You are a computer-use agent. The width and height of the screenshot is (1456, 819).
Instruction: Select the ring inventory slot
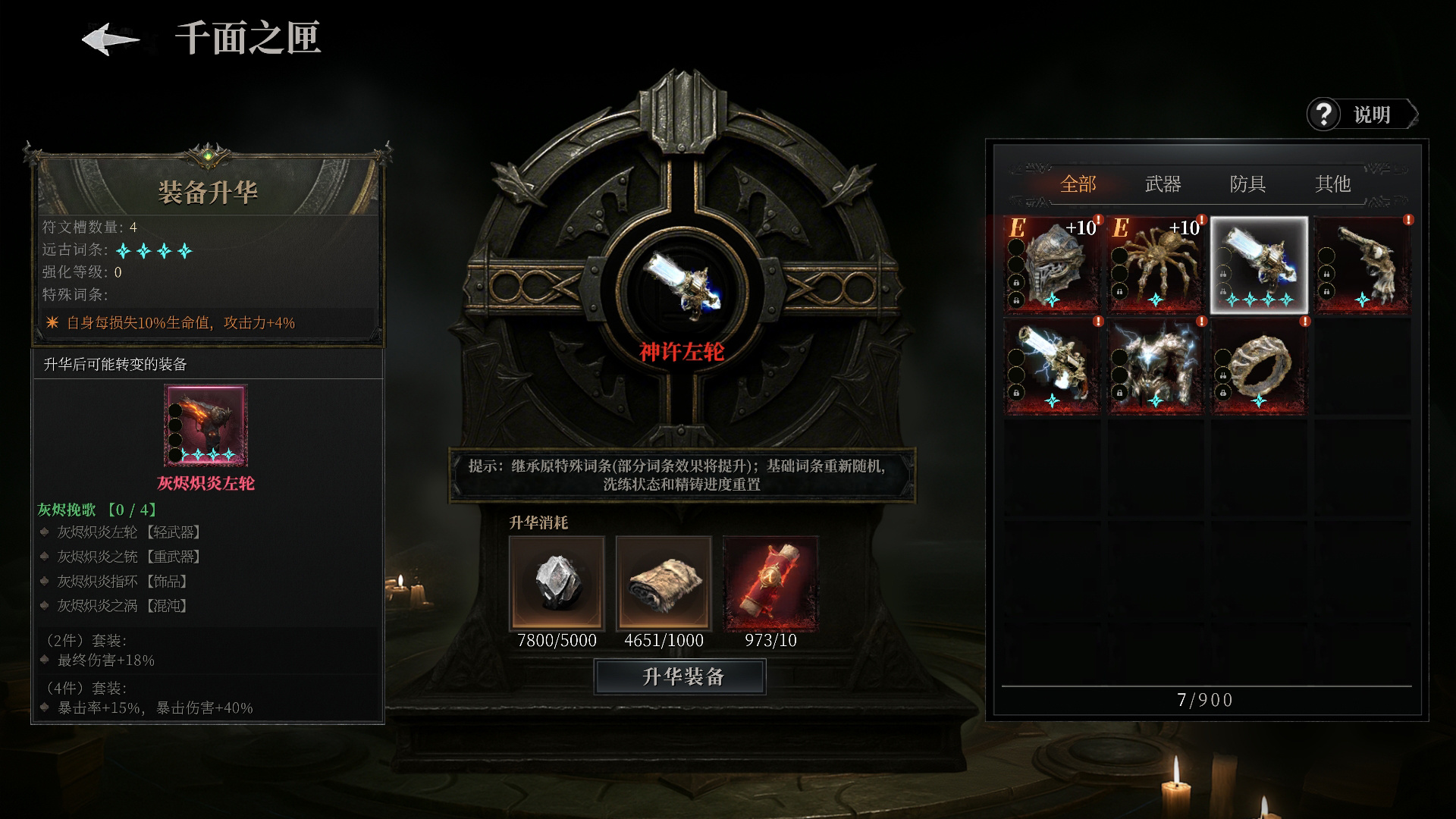(1259, 367)
